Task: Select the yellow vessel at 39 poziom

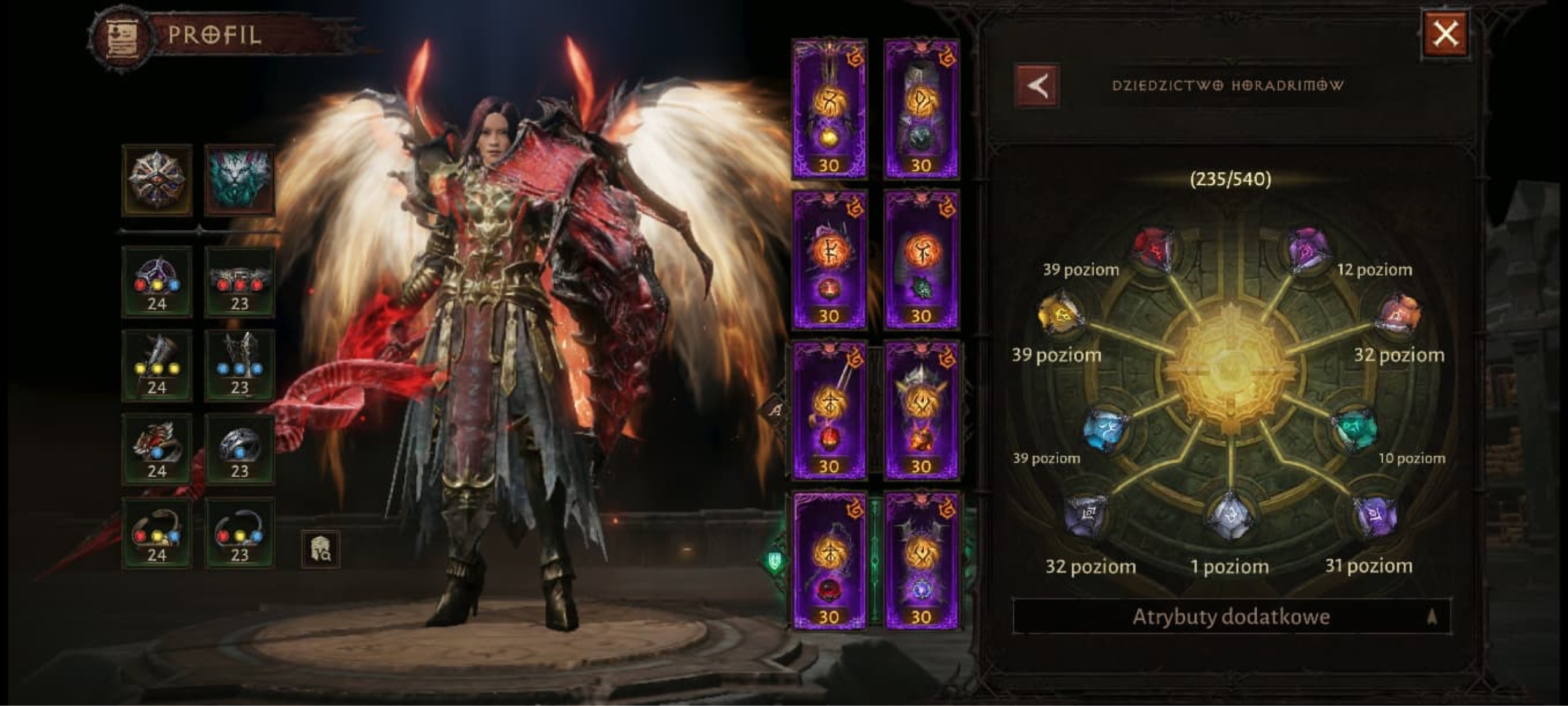Action: pos(1060,314)
